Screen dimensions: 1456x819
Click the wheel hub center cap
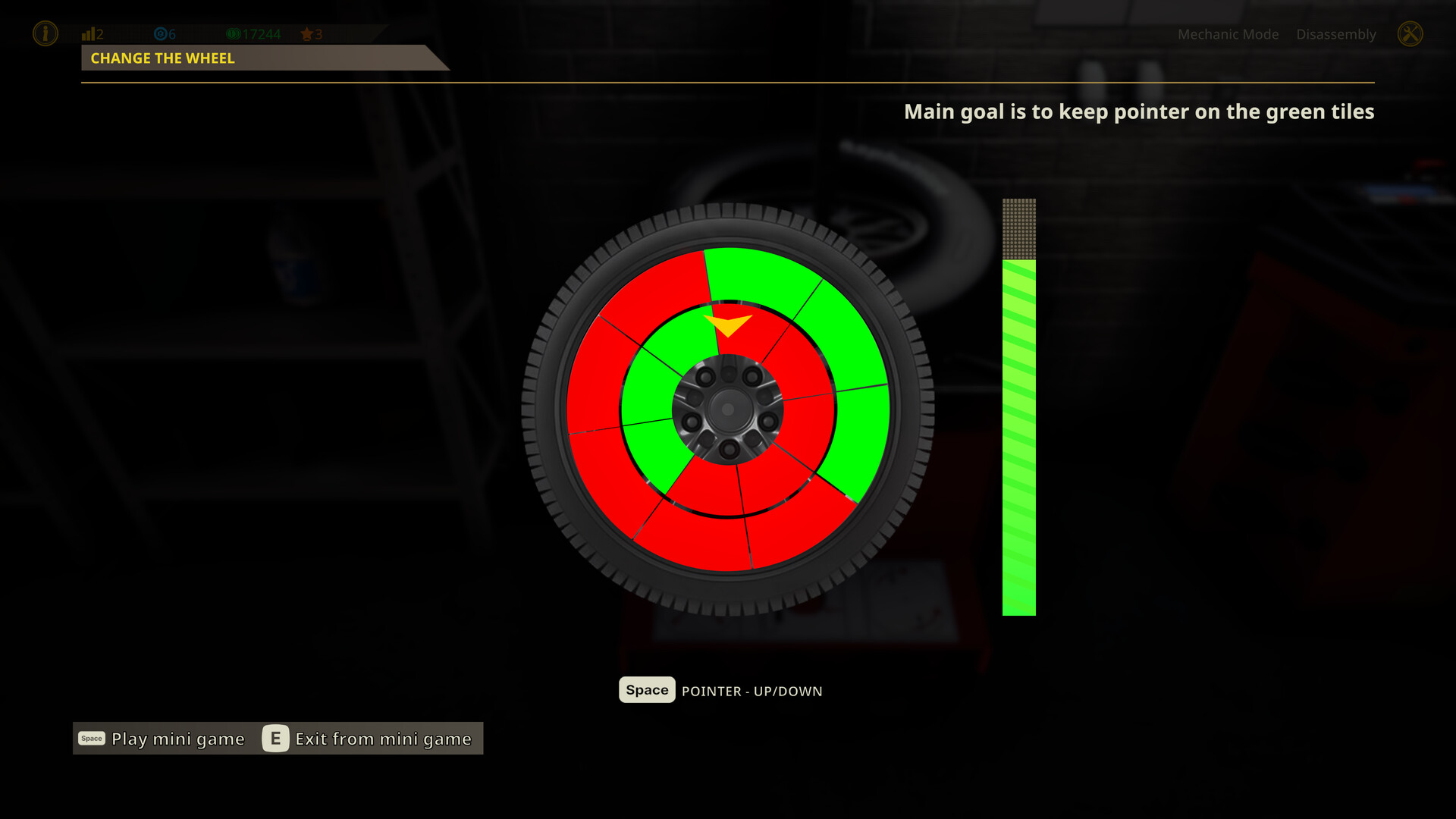[728, 409]
